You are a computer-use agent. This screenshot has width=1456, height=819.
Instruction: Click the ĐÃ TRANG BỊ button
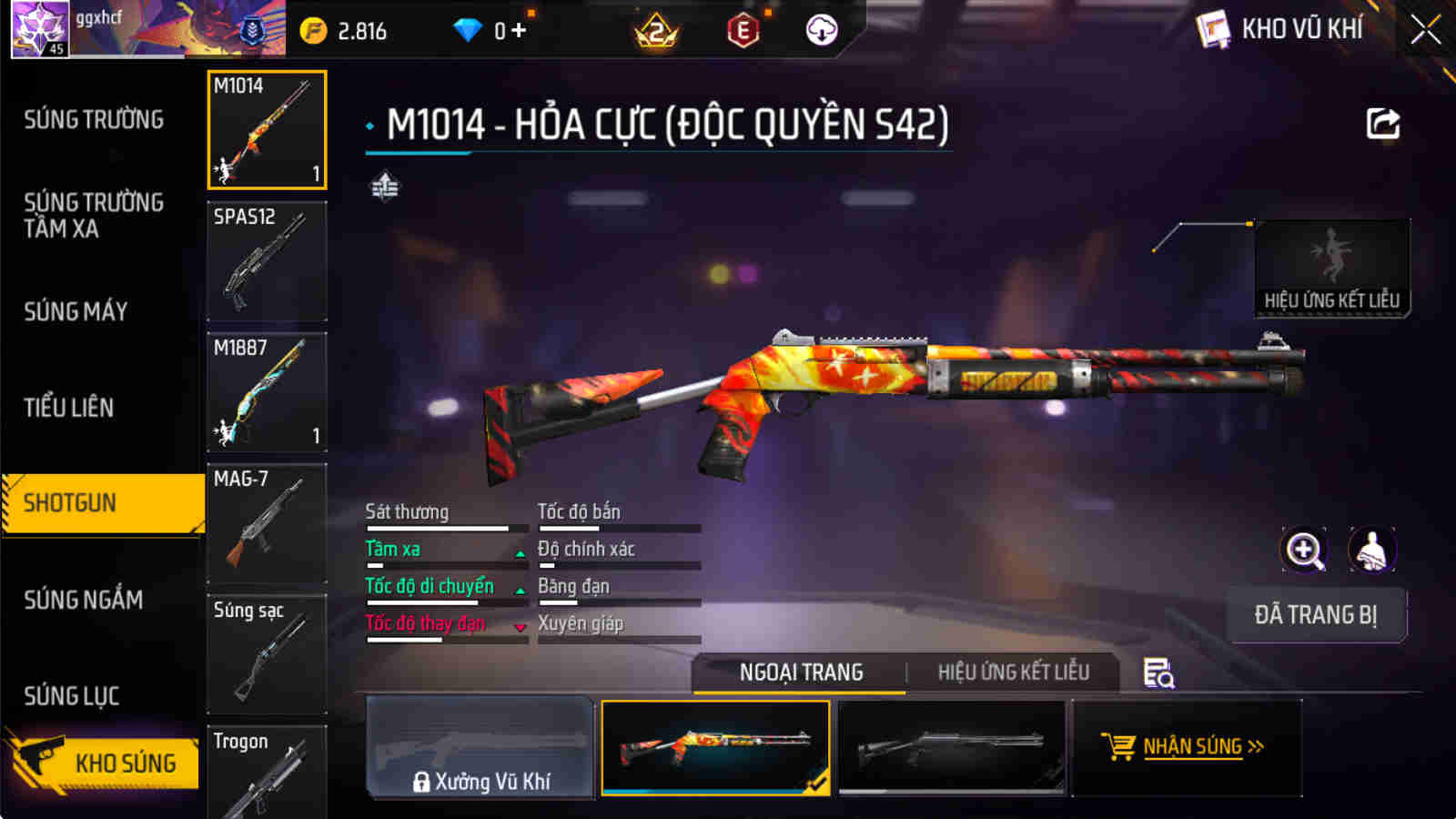tap(1317, 615)
